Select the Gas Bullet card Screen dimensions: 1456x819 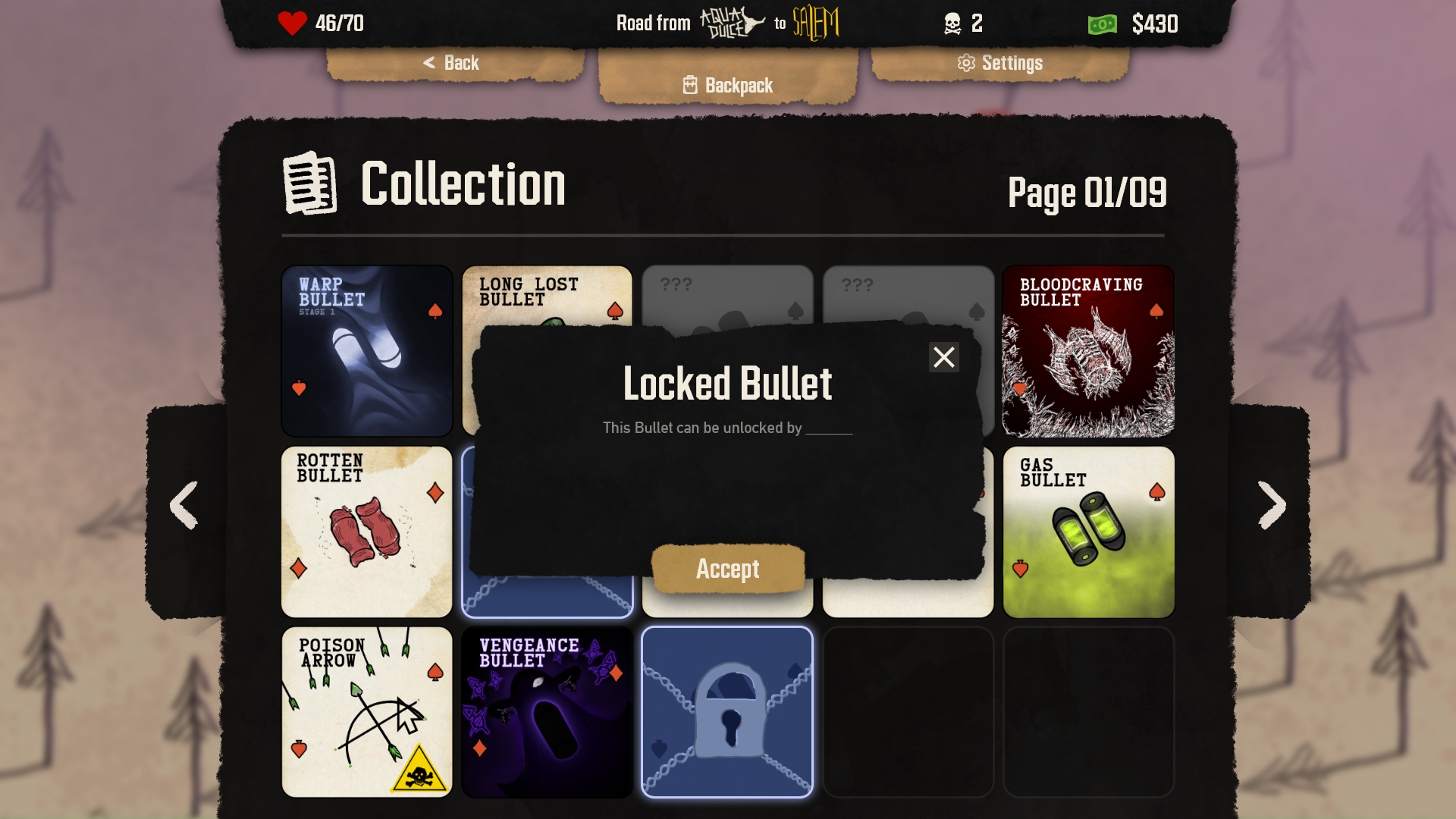pyautogui.click(x=1088, y=532)
